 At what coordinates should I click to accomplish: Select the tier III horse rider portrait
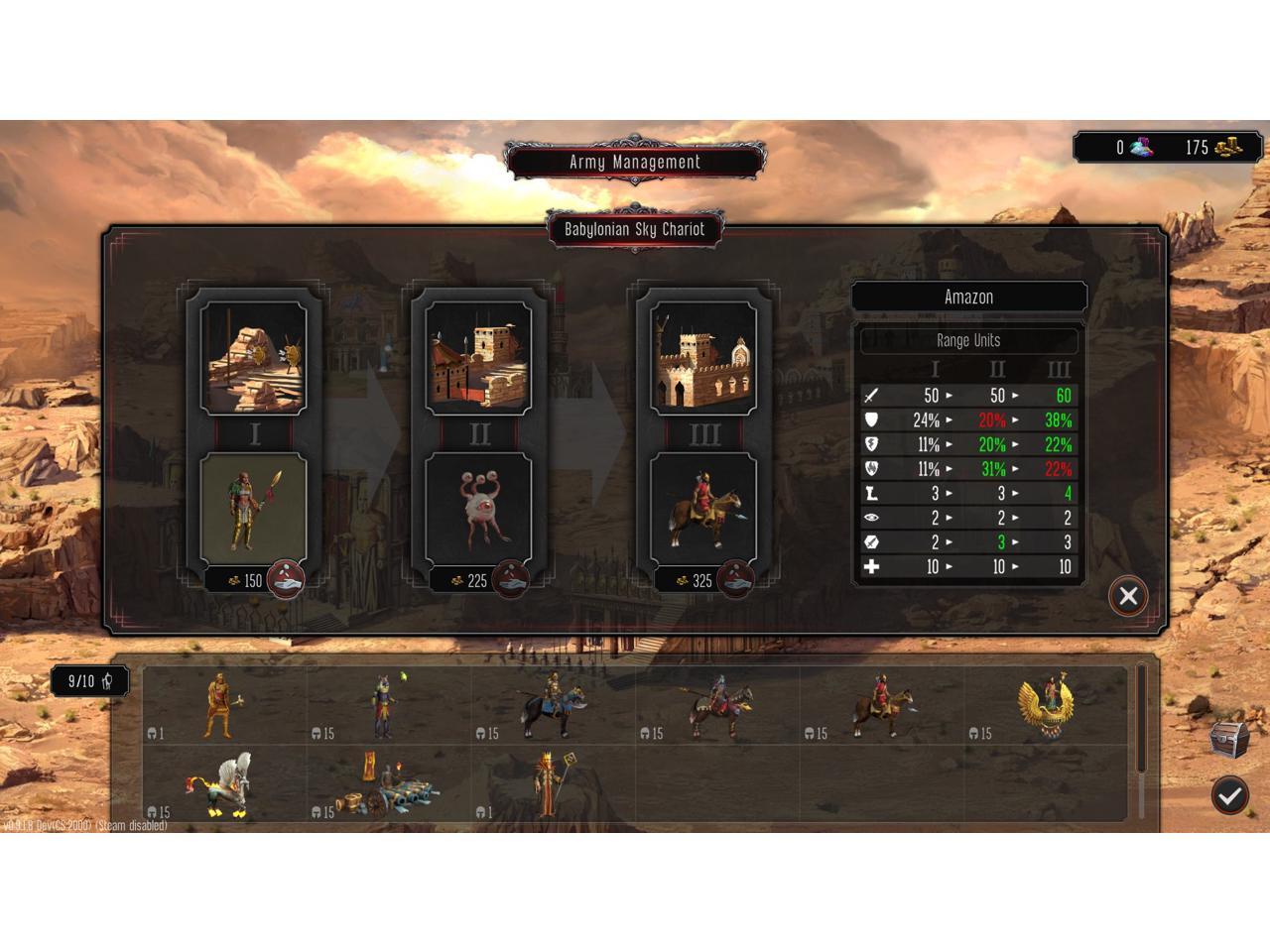click(x=703, y=508)
